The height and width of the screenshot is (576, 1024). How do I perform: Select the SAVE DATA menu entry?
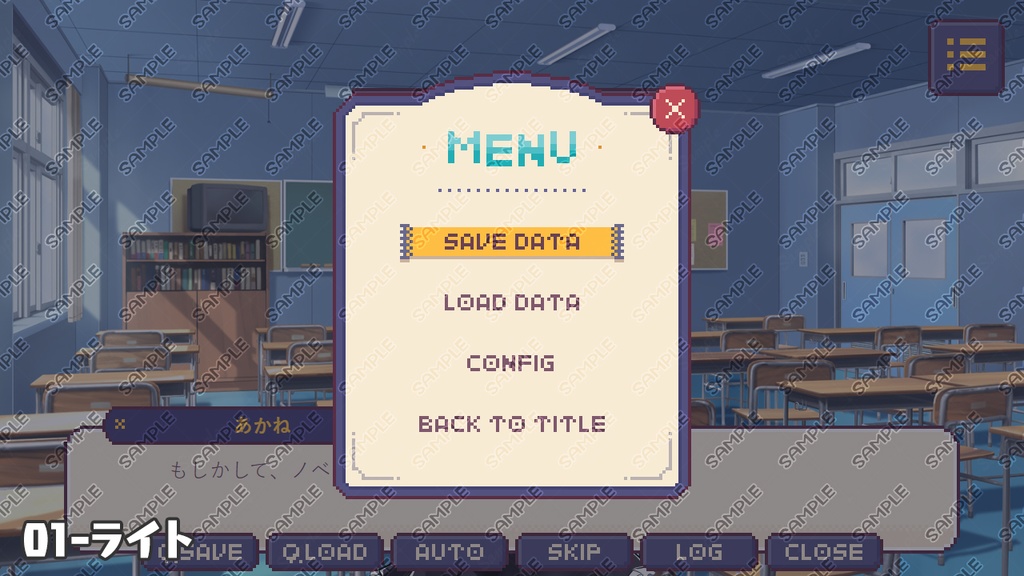click(x=511, y=242)
